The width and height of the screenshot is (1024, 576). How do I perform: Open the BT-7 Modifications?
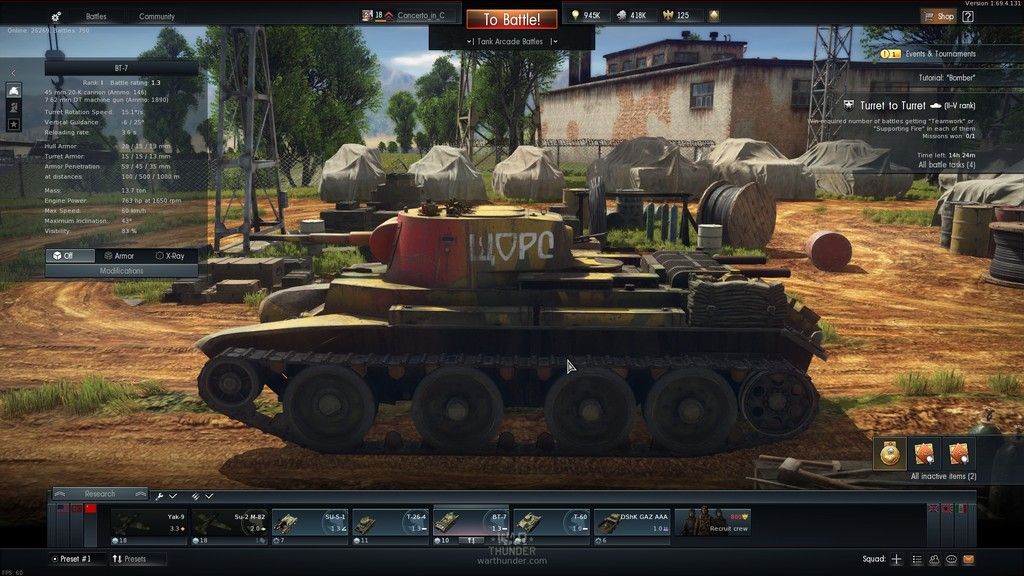point(121,271)
